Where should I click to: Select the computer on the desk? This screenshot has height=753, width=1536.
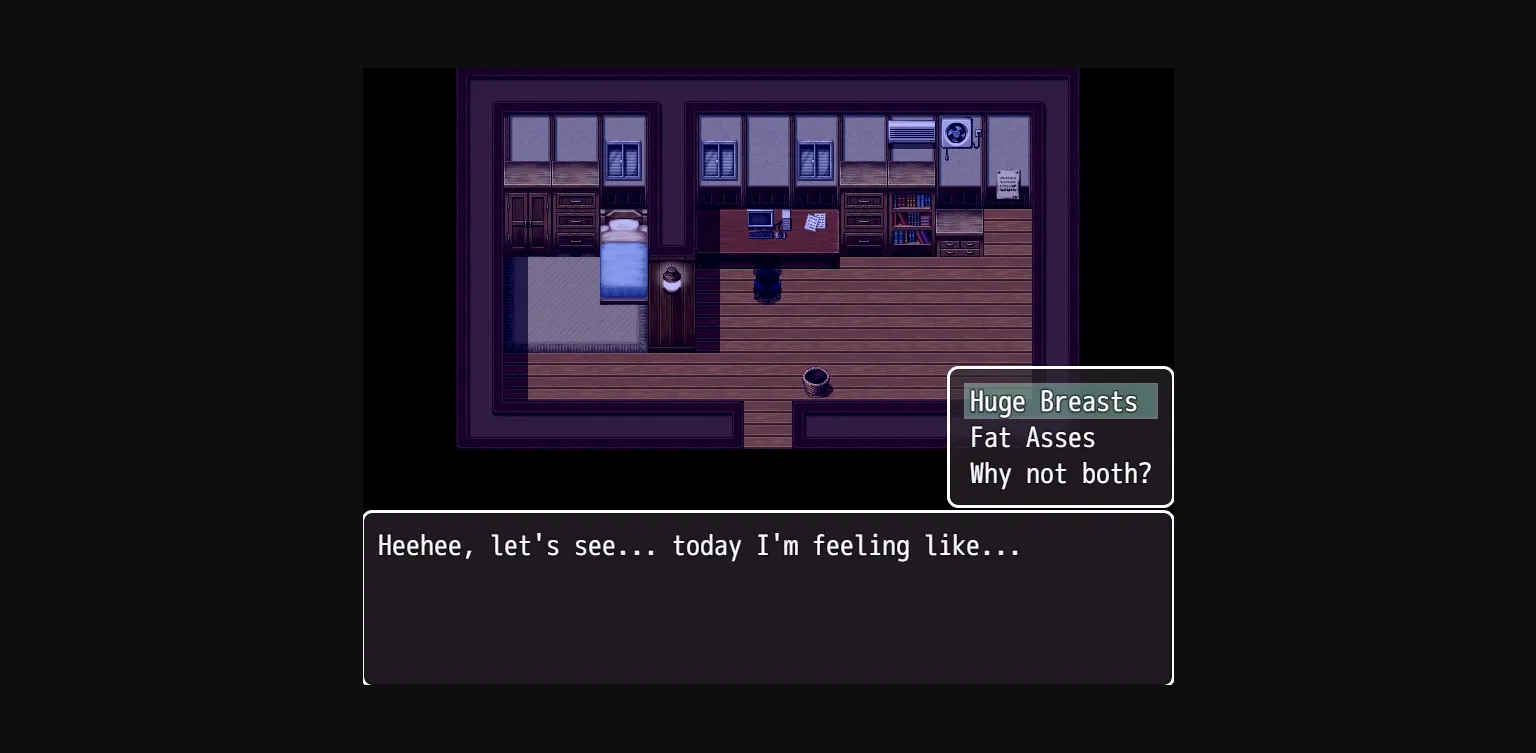pos(758,219)
